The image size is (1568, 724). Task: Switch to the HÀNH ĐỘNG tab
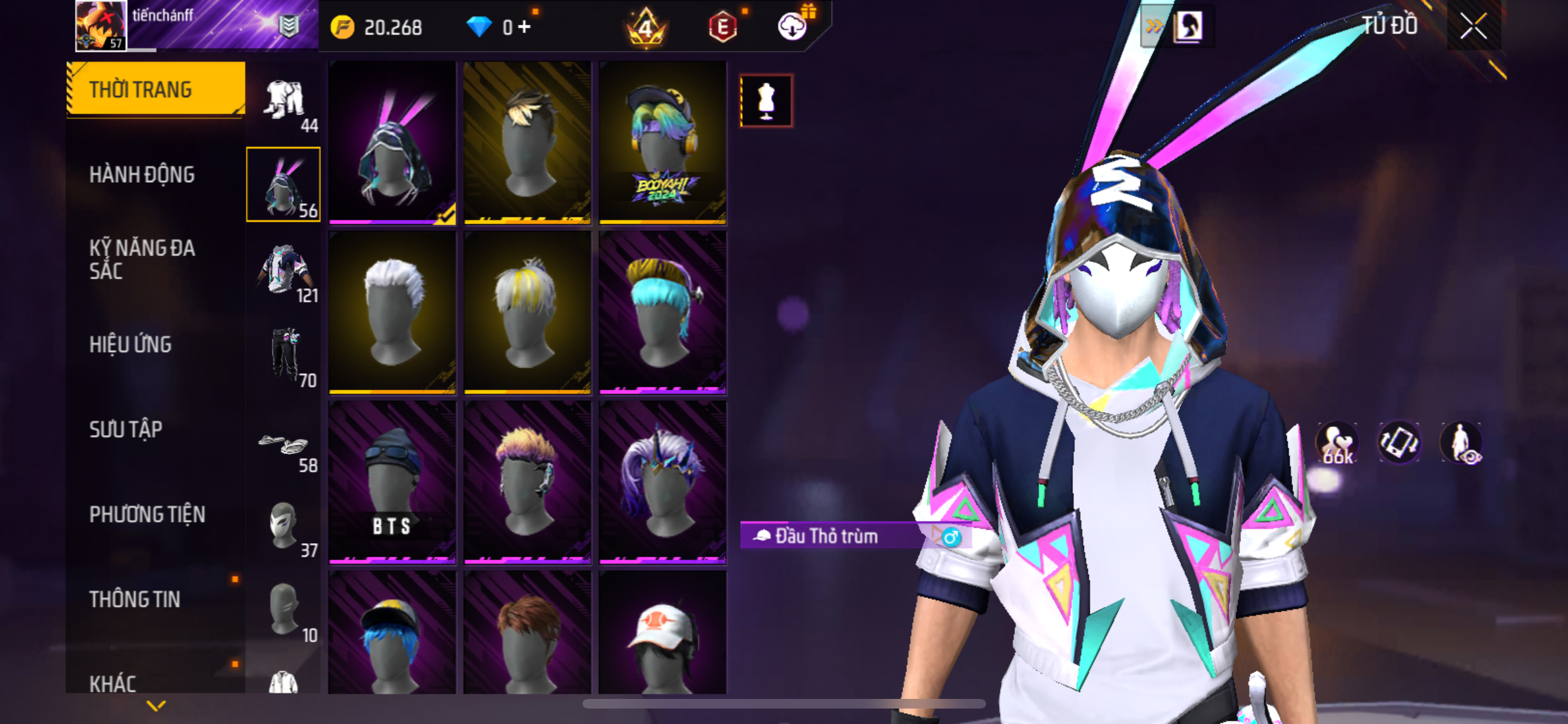coord(142,174)
